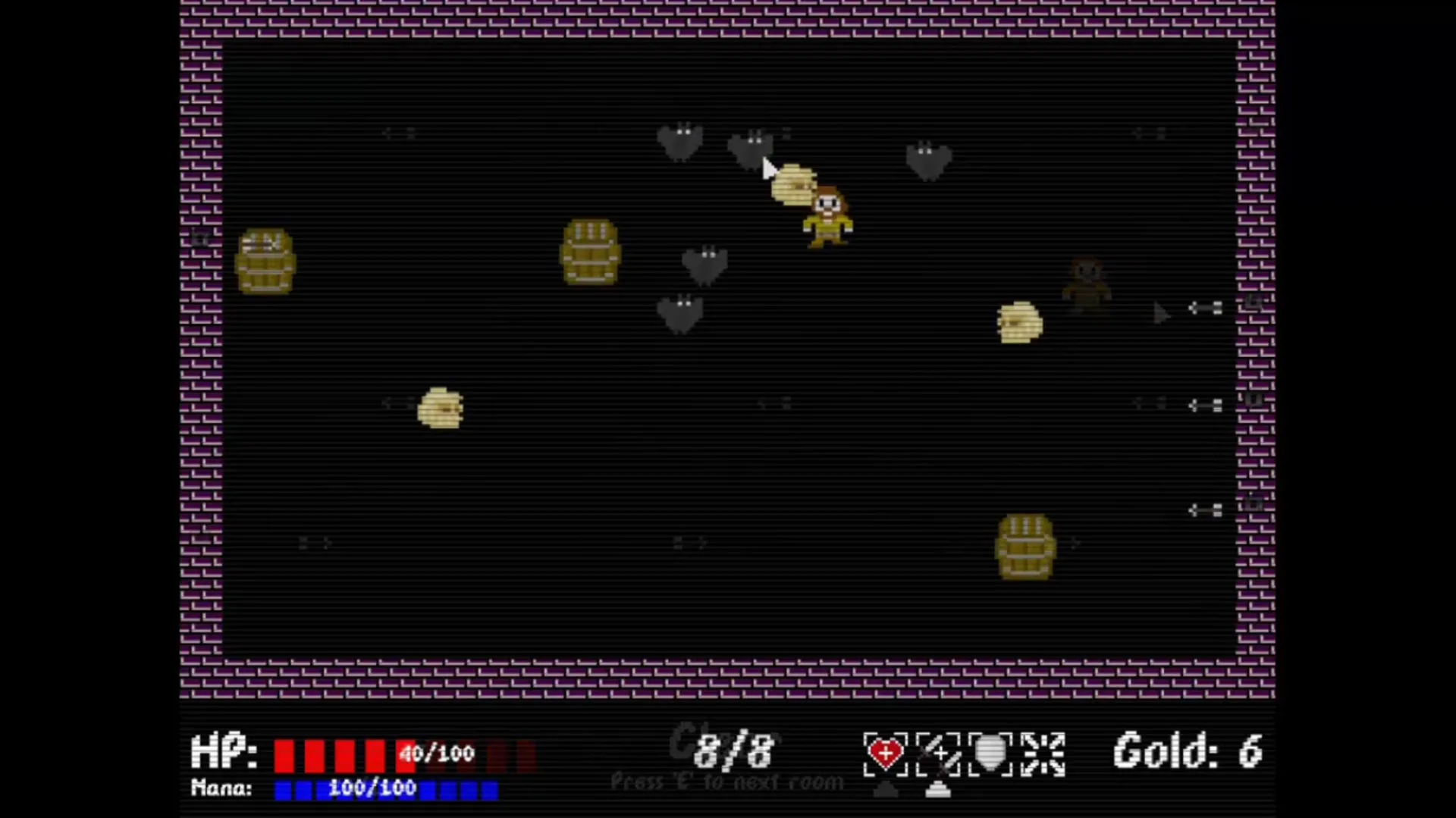Image resolution: width=1456 pixels, height=818 pixels.
Task: Click the mummy next to the player
Action: (x=795, y=184)
